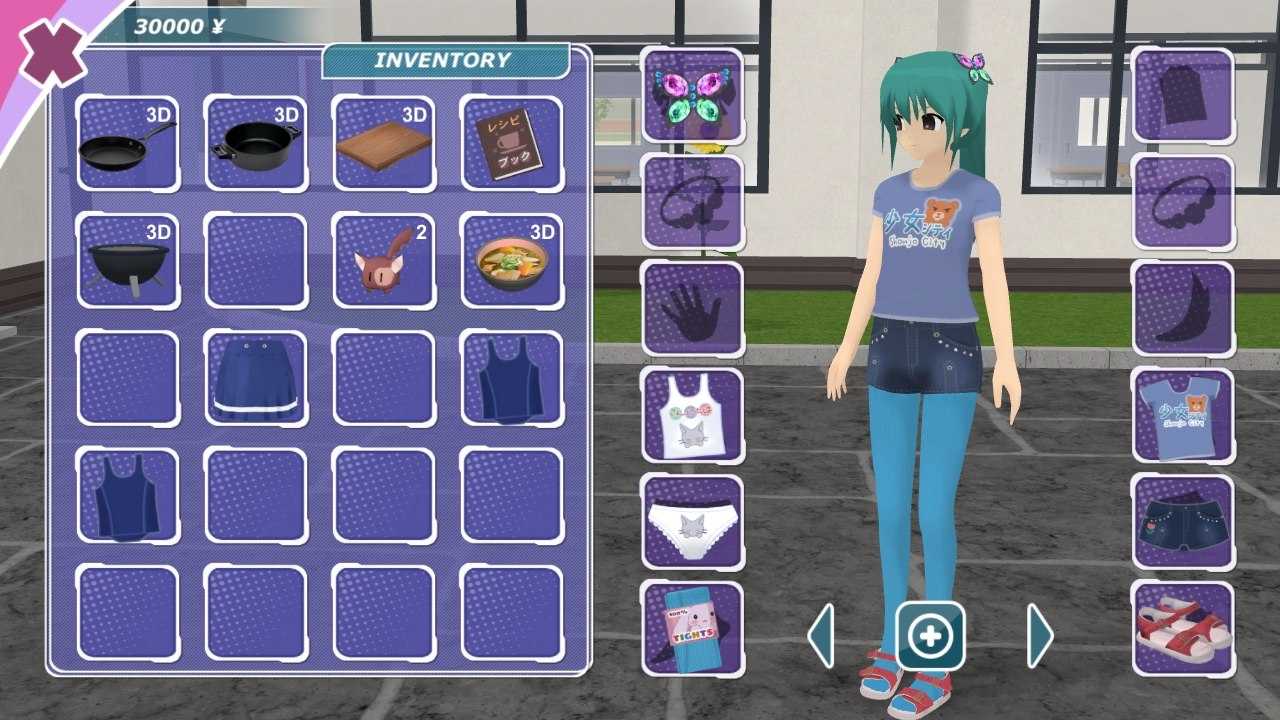This screenshot has height=720, width=1280.
Task: Select the denim shorts slot
Action: click(1183, 518)
